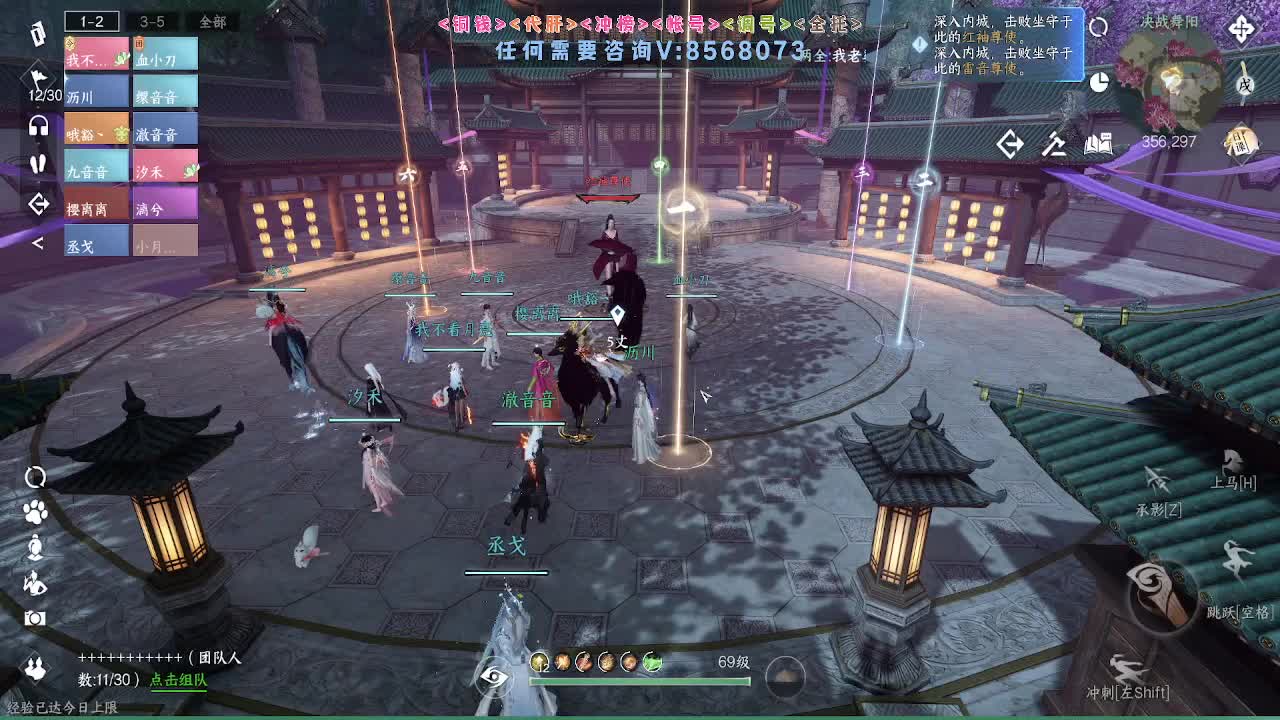This screenshot has width=1280, height=720.
Task: Open the pet paw print icon
Action: point(34,512)
